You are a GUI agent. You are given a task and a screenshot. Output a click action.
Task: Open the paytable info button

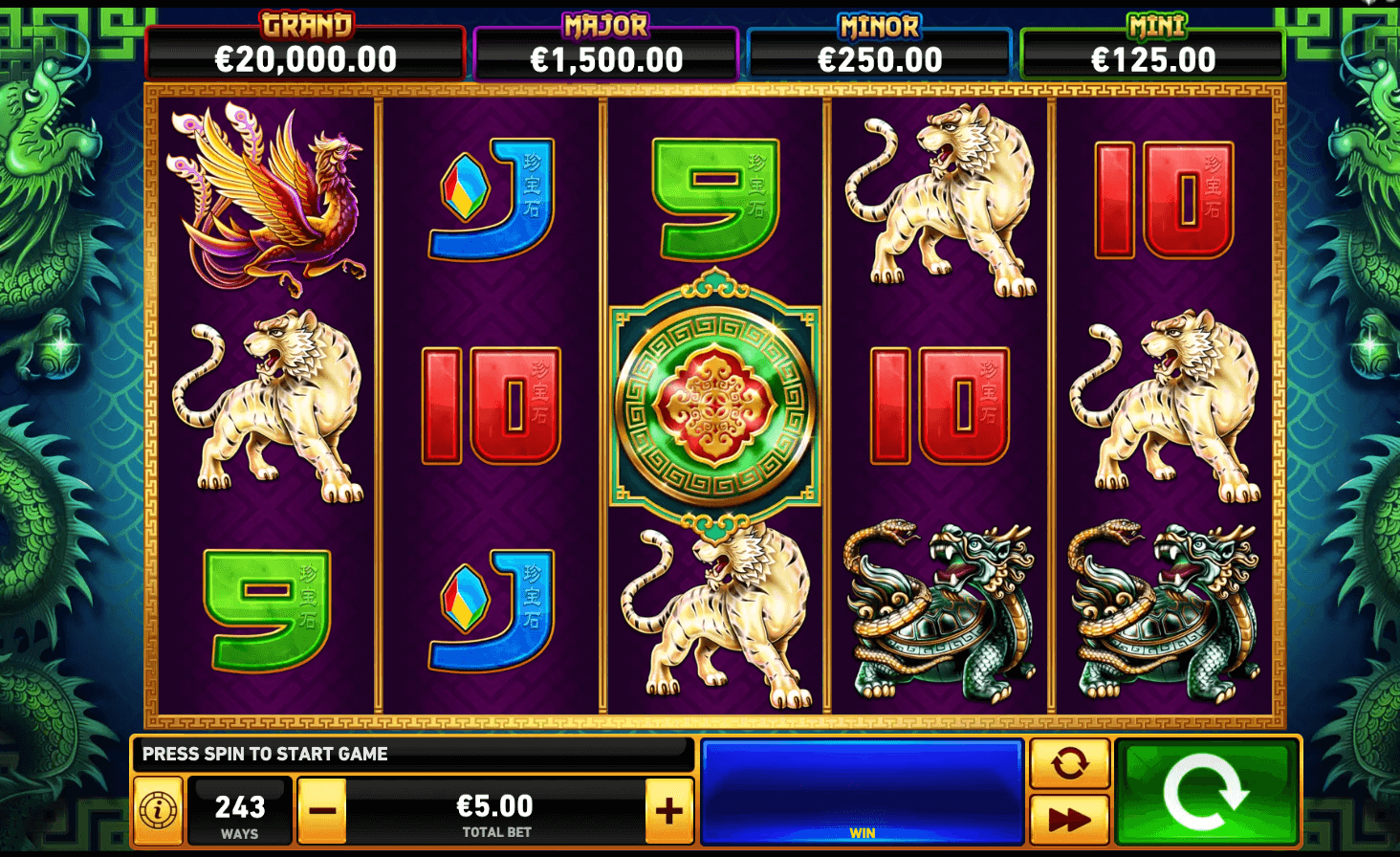158,811
